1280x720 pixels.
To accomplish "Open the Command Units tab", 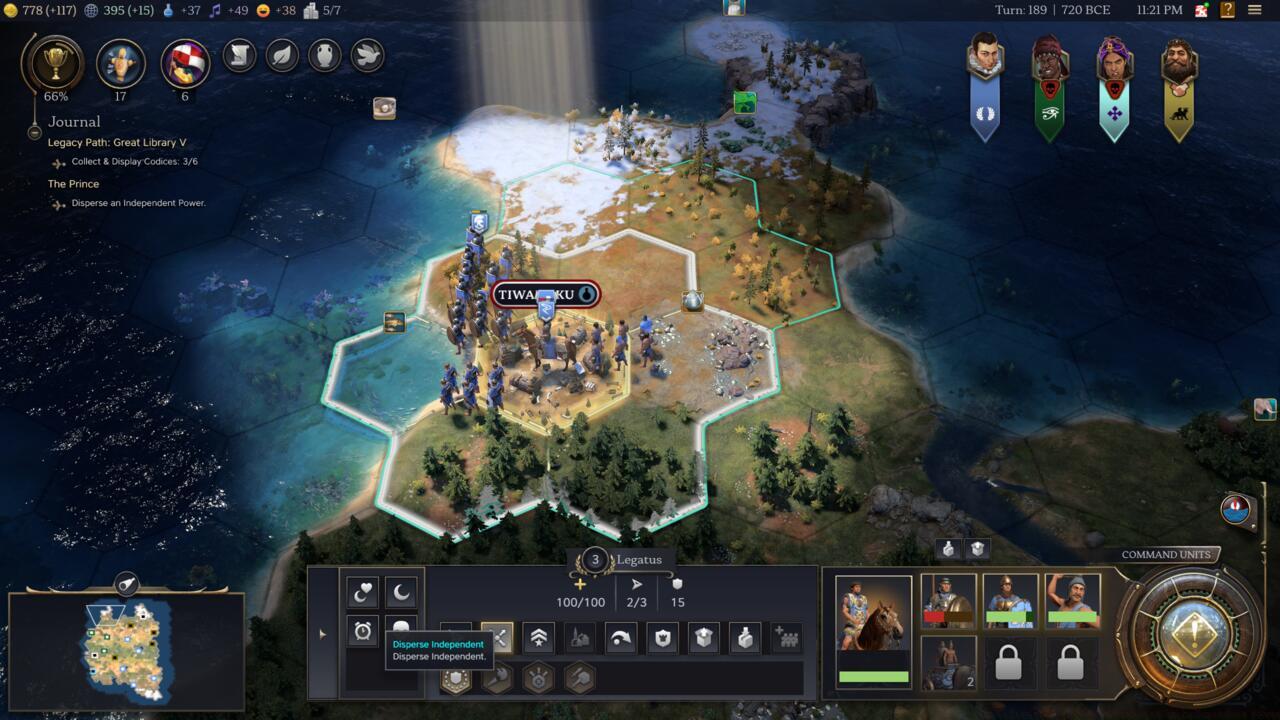I will coord(1165,555).
